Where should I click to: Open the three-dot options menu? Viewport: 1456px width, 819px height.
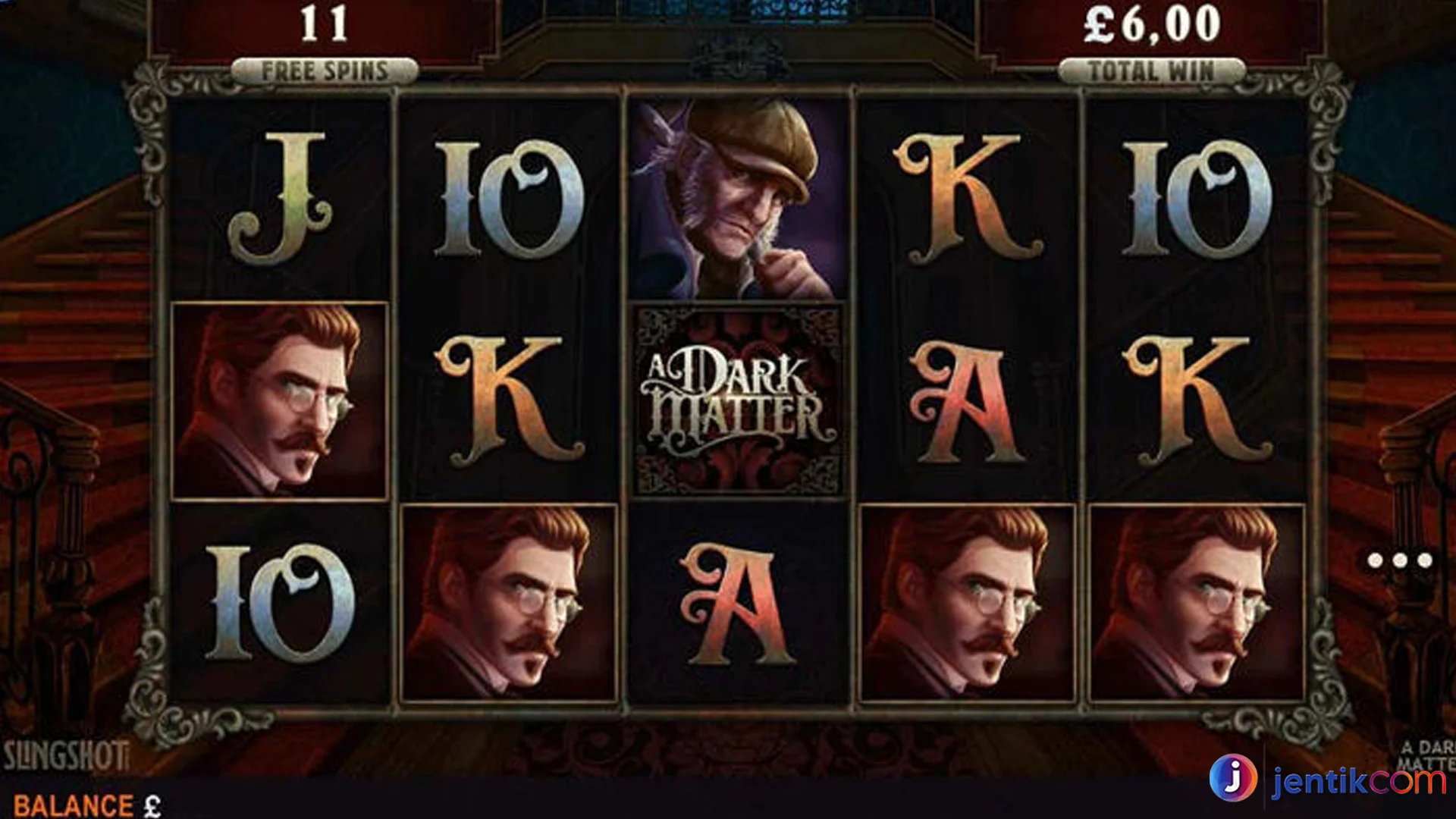pyautogui.click(x=1399, y=560)
